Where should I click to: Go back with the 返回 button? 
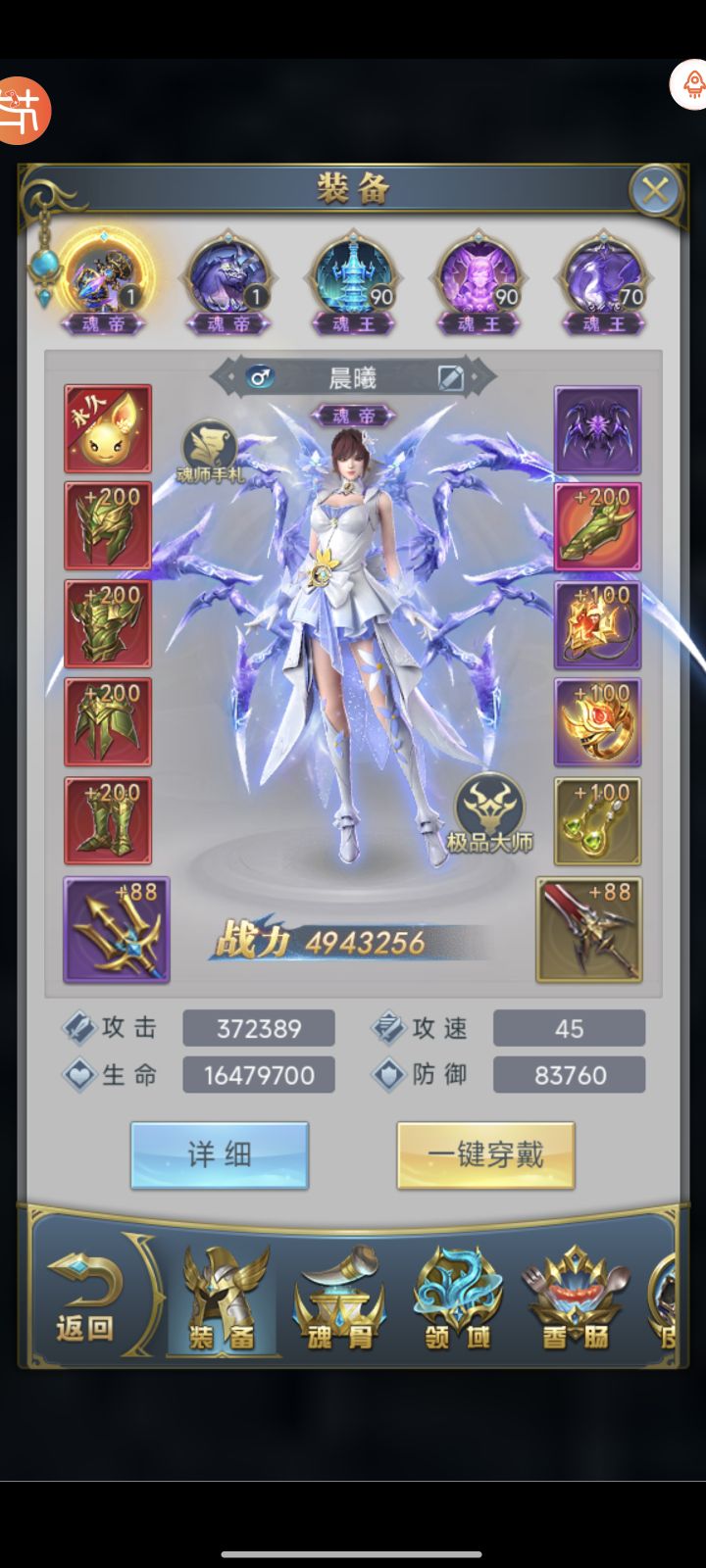point(85,1293)
